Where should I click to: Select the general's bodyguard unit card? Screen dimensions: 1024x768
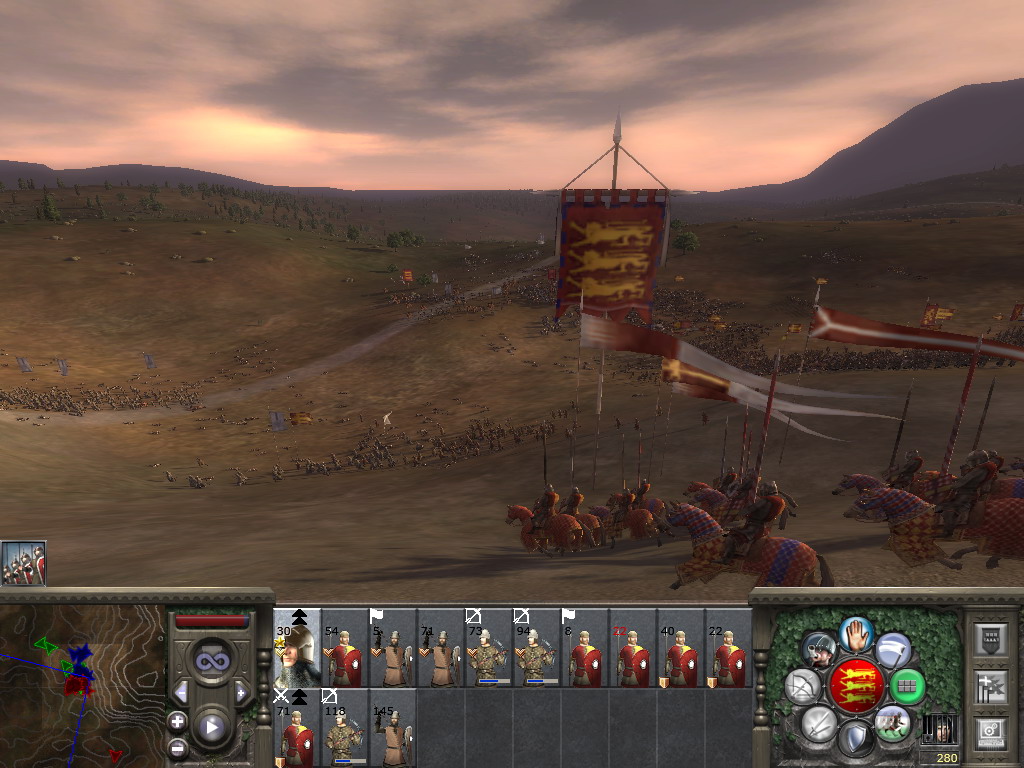point(297,648)
